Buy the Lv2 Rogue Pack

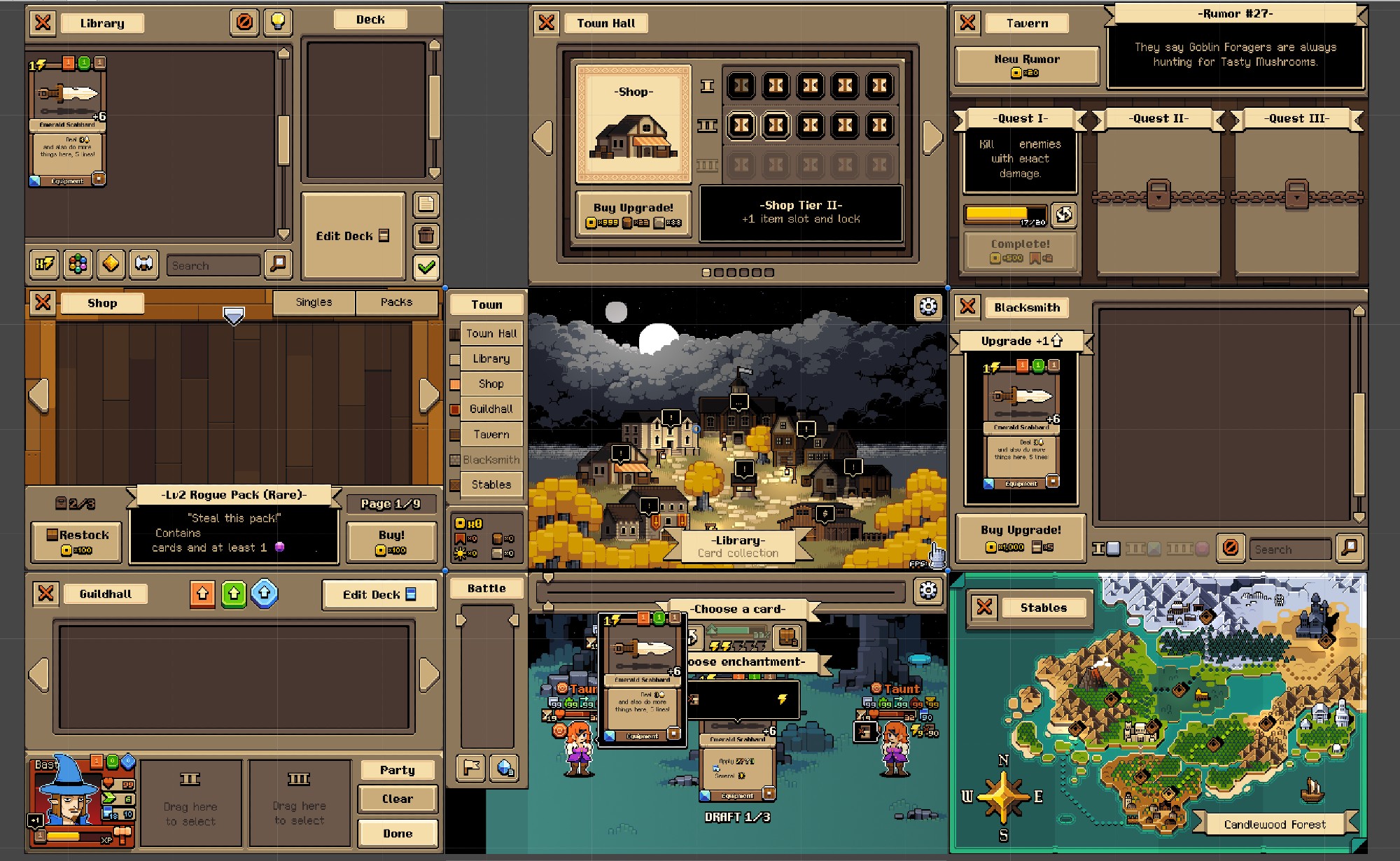point(391,541)
